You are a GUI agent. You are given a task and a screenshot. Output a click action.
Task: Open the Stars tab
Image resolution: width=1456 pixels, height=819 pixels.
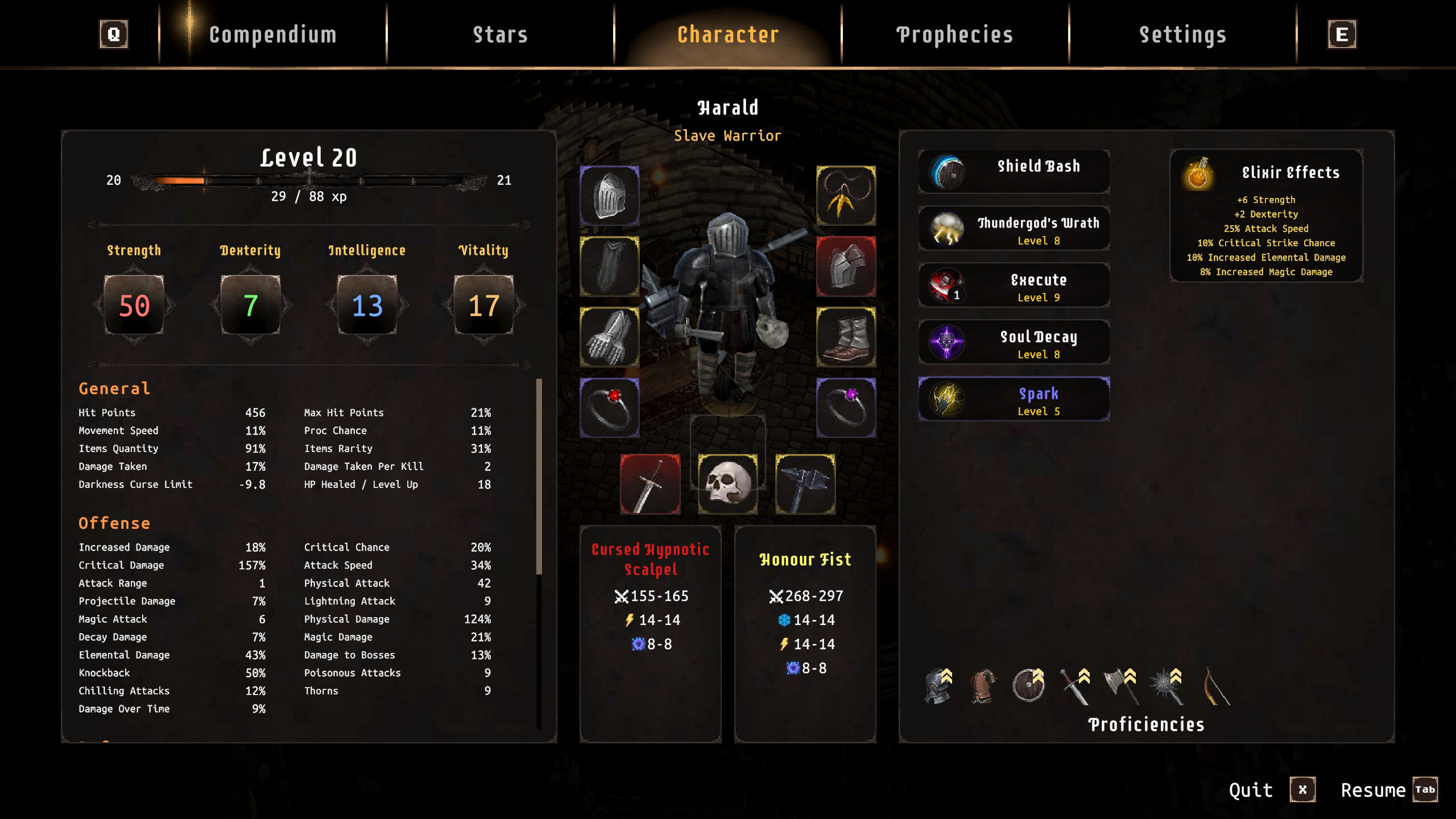(x=500, y=35)
